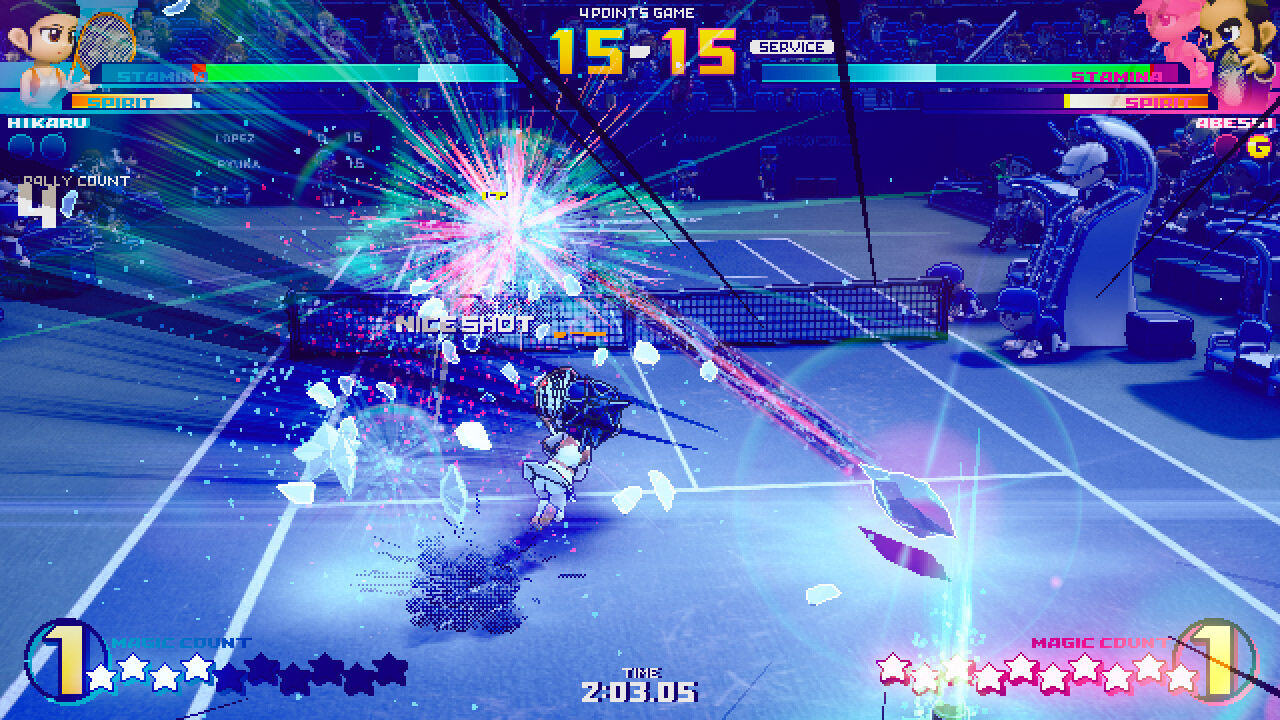This screenshot has height=720, width=1280.
Task: Click the ABESSI name label
Action: coord(1234,122)
